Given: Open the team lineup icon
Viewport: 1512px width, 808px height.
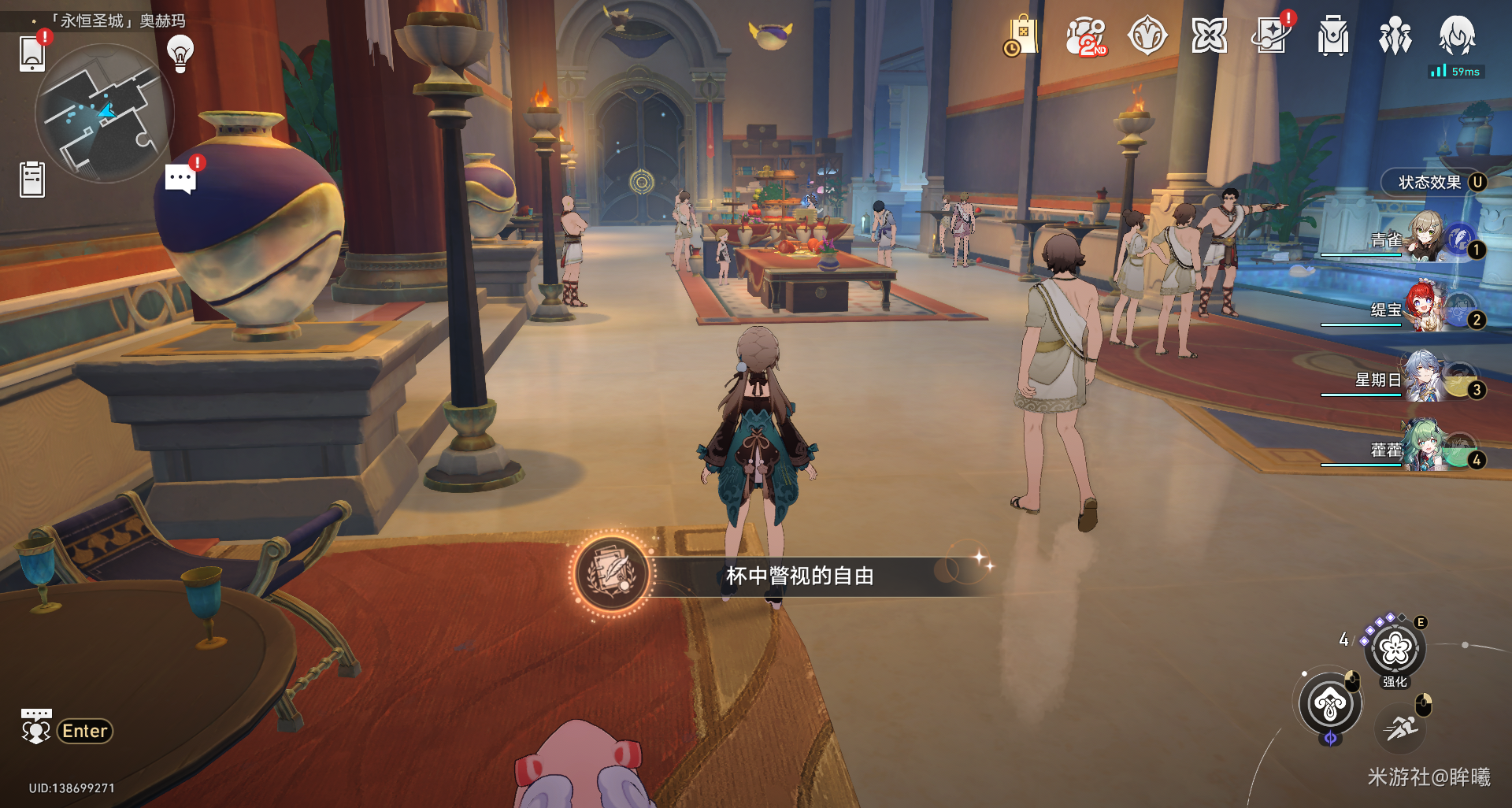Looking at the screenshot, I should pyautogui.click(x=1395, y=36).
